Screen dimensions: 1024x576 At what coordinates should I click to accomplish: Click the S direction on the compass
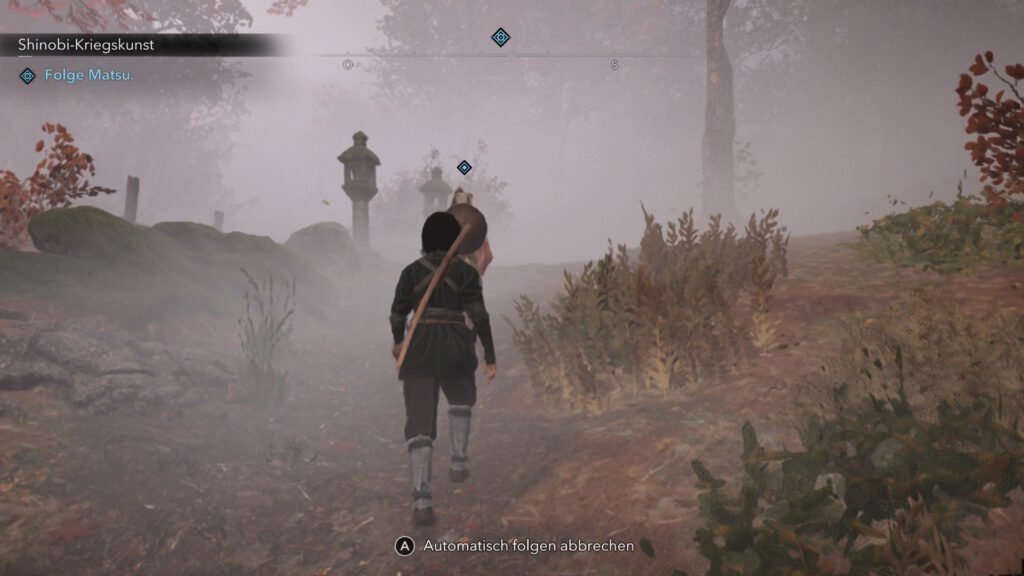pos(614,65)
